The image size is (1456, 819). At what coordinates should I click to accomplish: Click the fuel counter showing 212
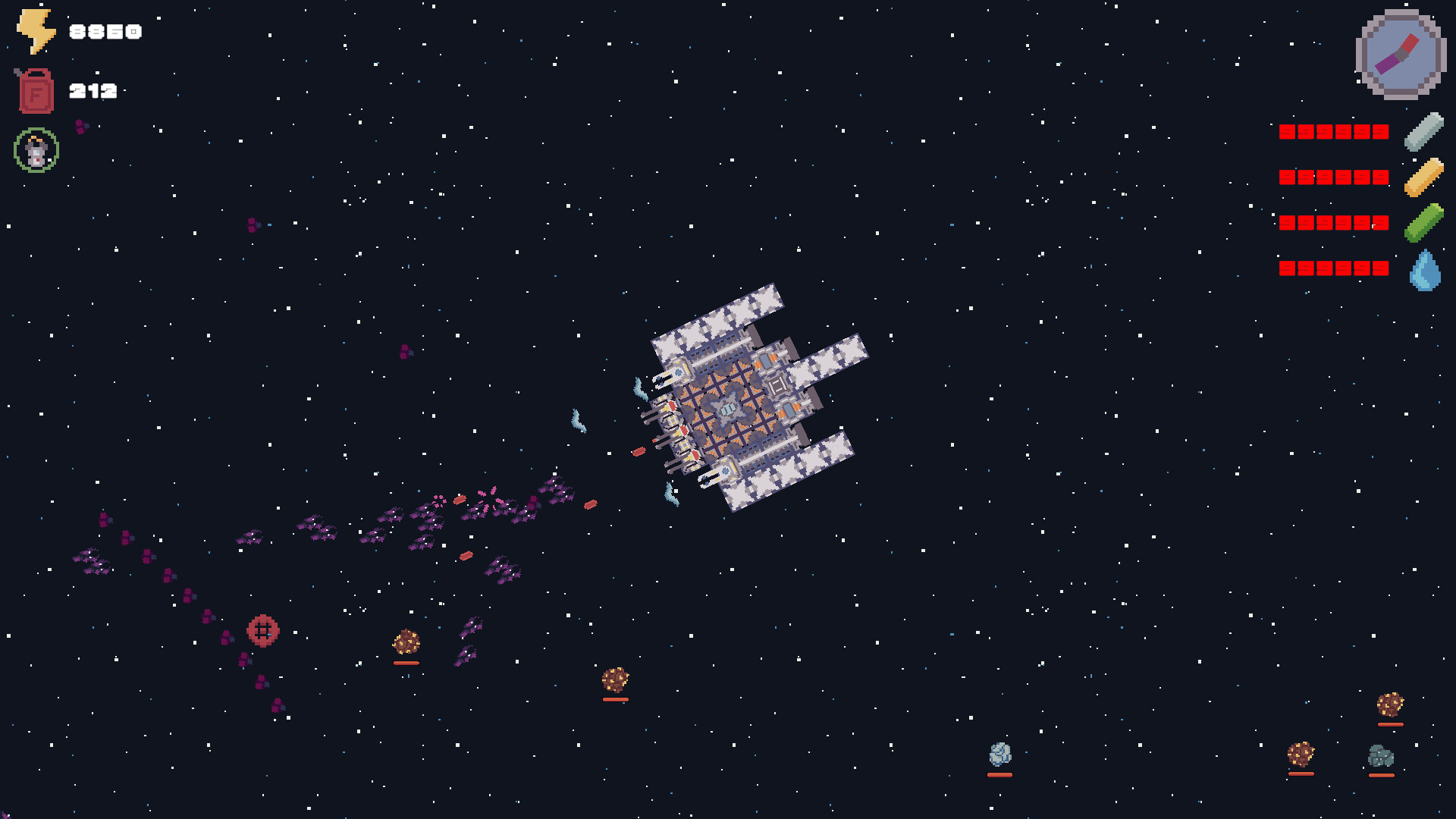[x=93, y=90]
